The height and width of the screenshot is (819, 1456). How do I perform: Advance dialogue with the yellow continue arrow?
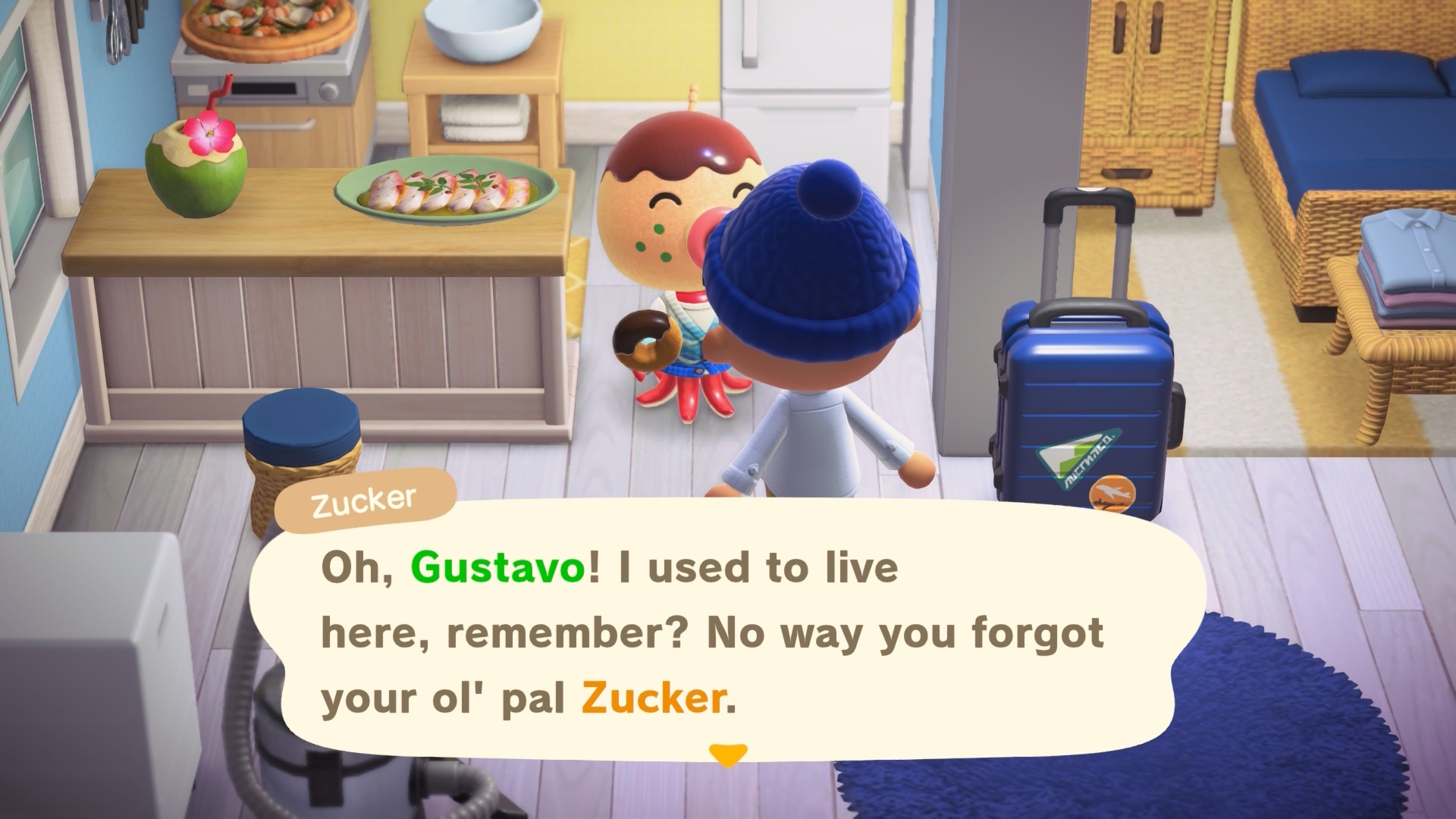(727, 755)
